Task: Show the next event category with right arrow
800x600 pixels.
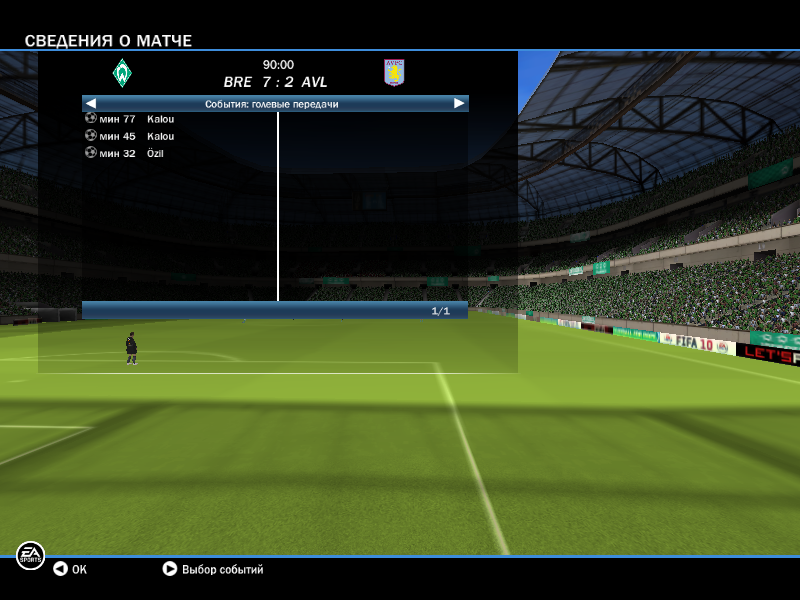Action: pos(459,103)
